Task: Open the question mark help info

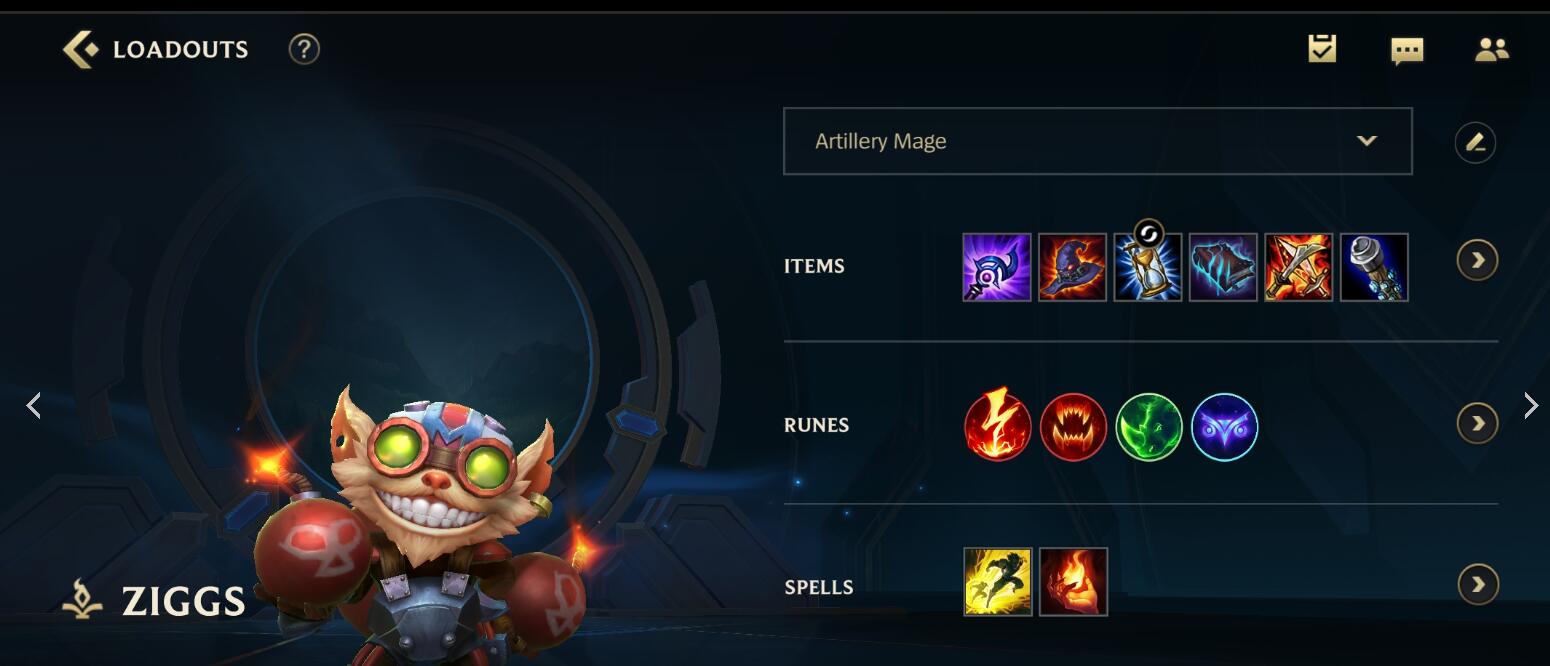Action: (304, 49)
